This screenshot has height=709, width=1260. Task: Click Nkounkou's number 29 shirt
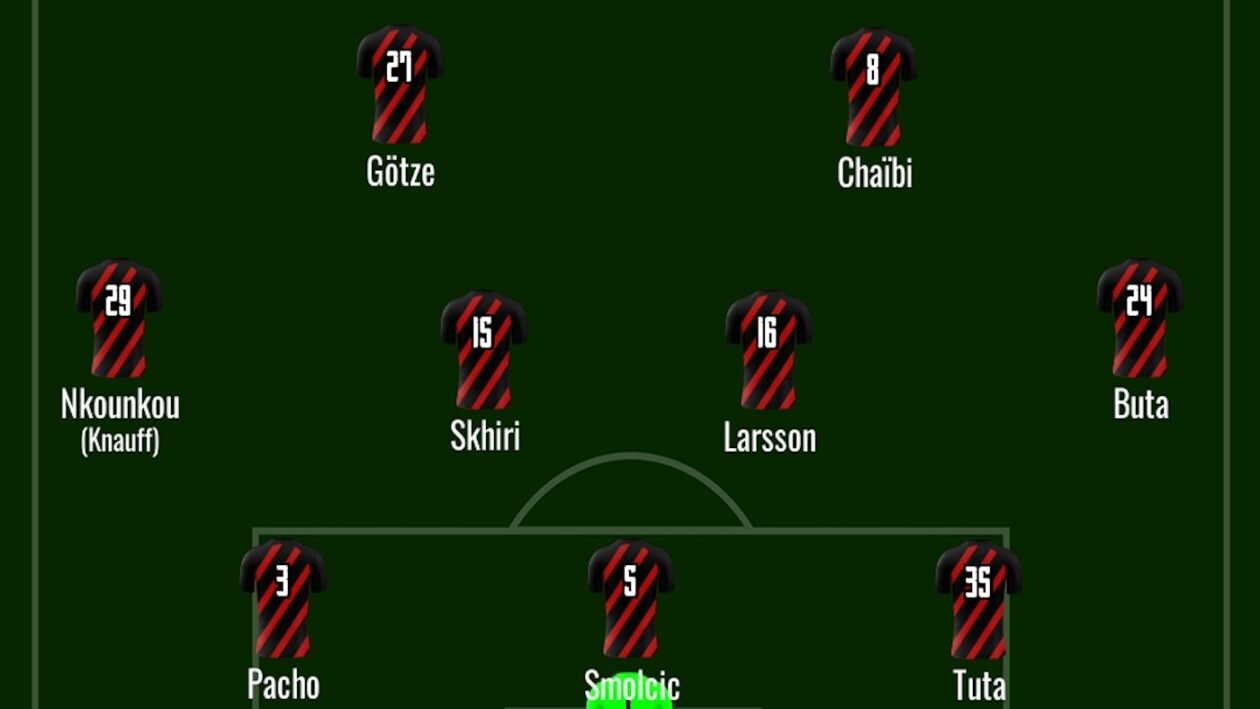(119, 318)
